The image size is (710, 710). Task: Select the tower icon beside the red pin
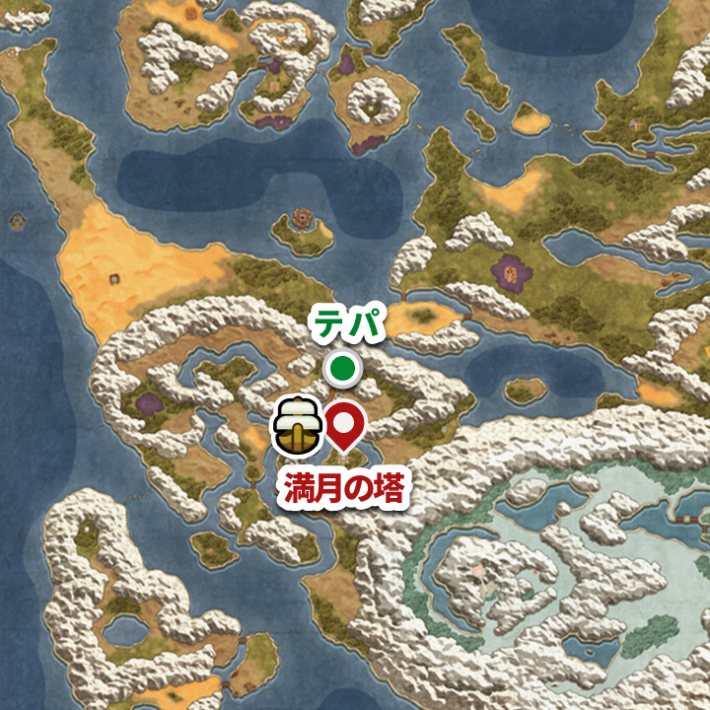click(x=298, y=423)
